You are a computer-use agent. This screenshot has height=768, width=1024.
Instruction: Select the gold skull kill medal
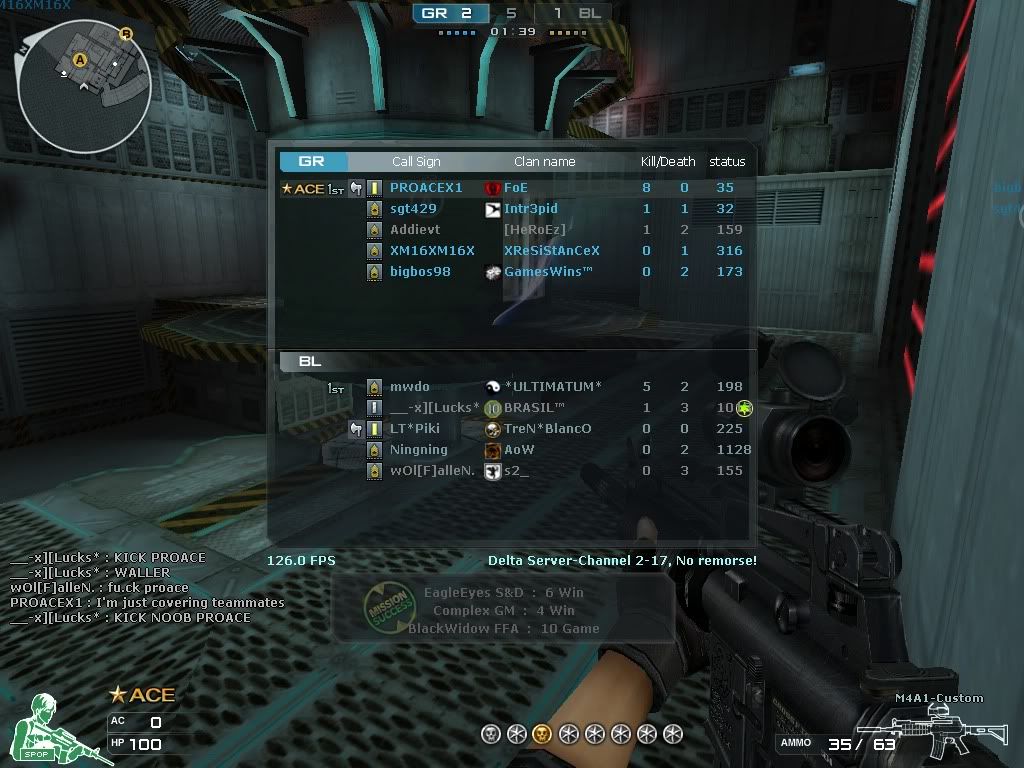point(541,734)
